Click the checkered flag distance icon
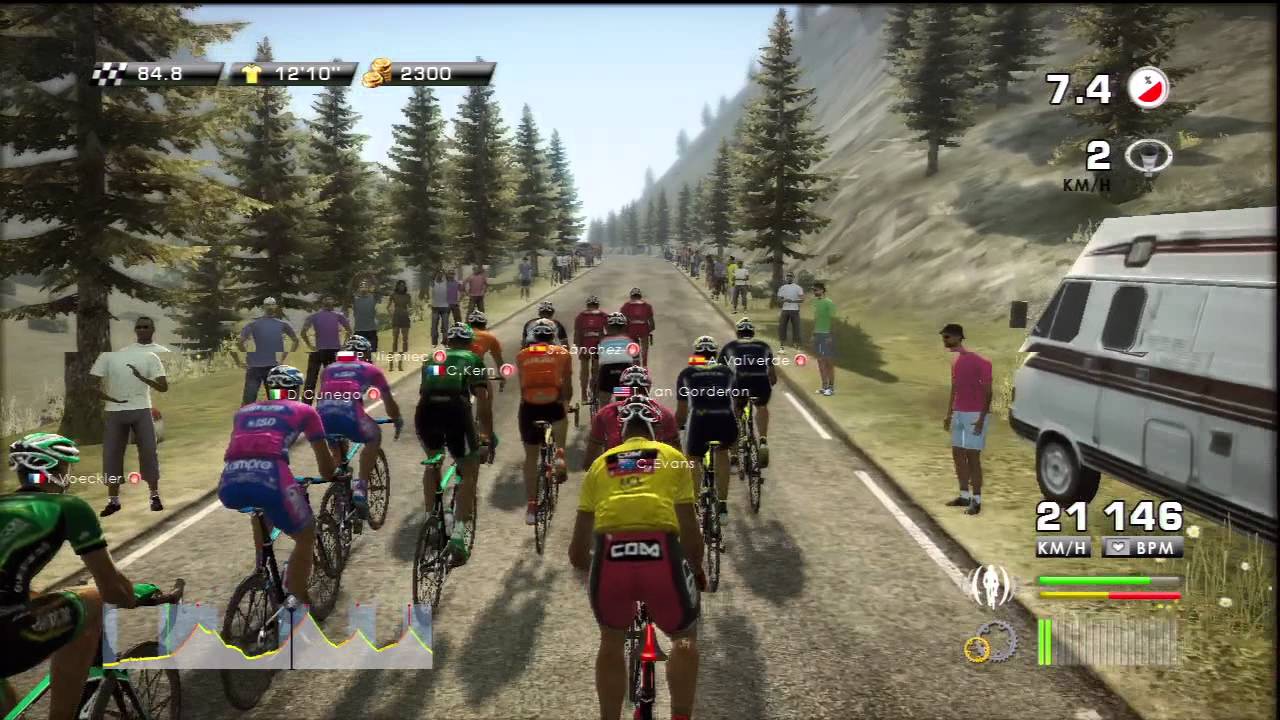Image resolution: width=1280 pixels, height=720 pixels. (108, 72)
